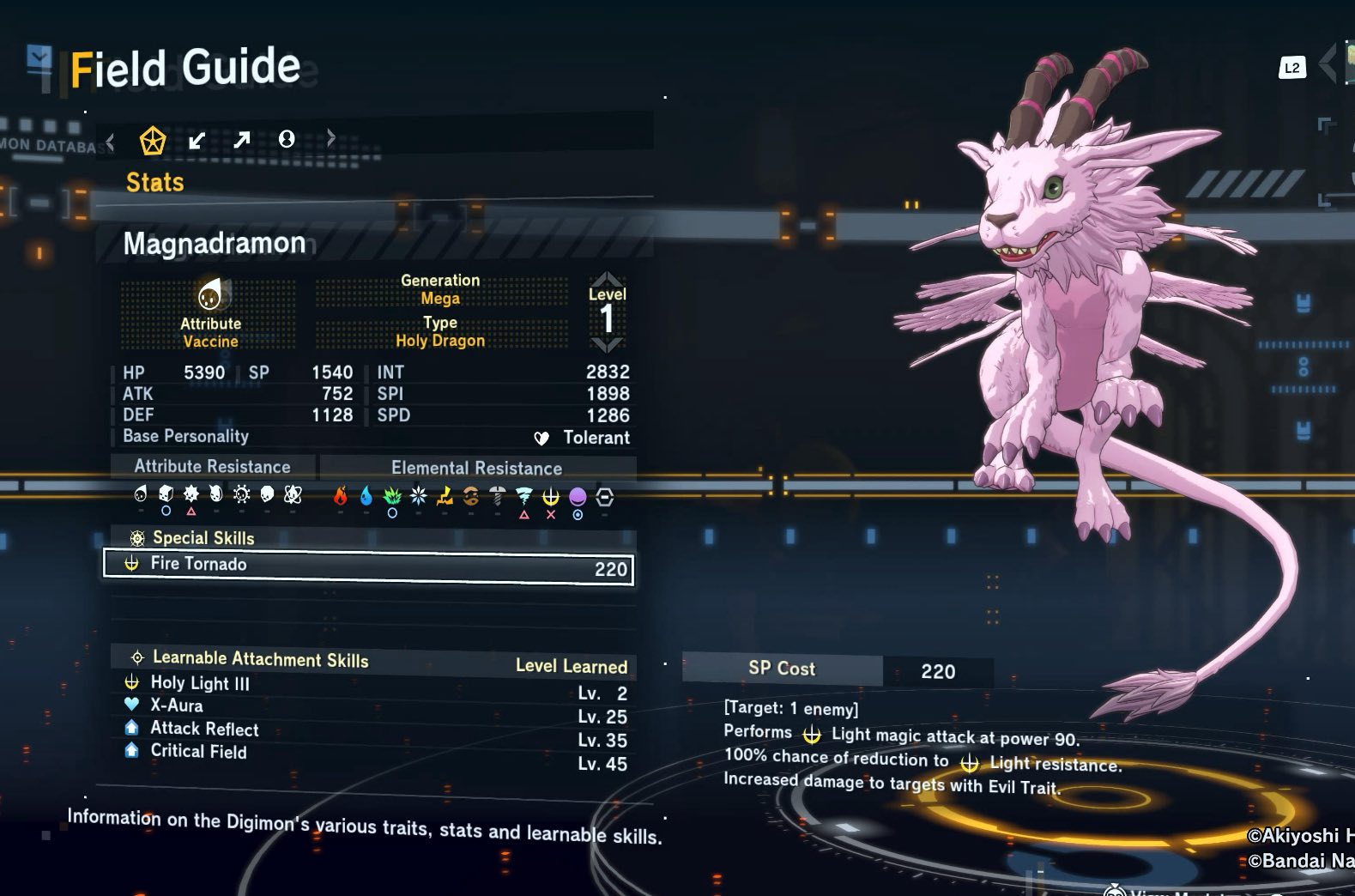Select the Fire Tornado special skill
The height and width of the screenshot is (896, 1355).
[368, 566]
